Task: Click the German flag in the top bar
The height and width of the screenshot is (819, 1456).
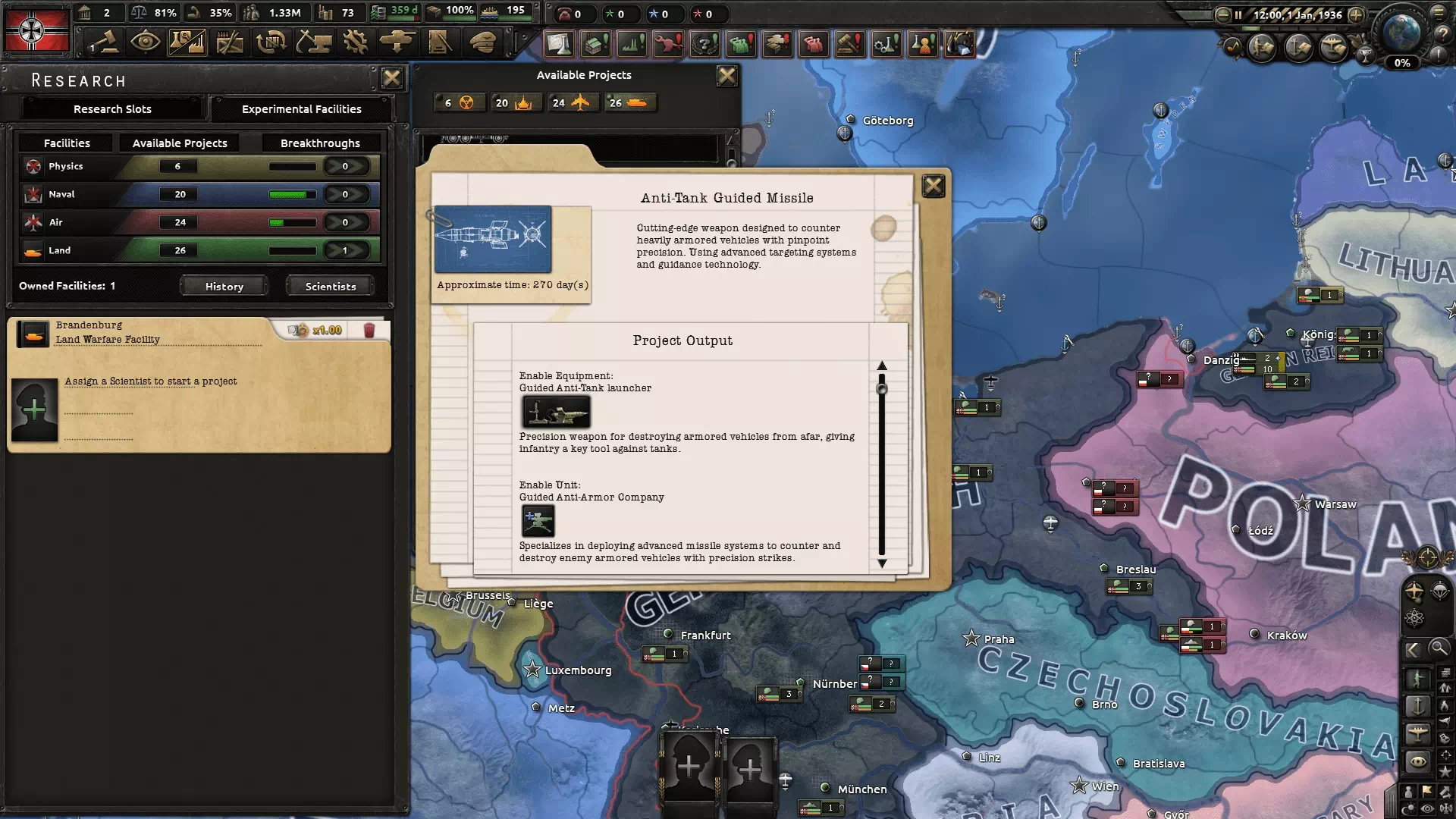Action: 36,29
